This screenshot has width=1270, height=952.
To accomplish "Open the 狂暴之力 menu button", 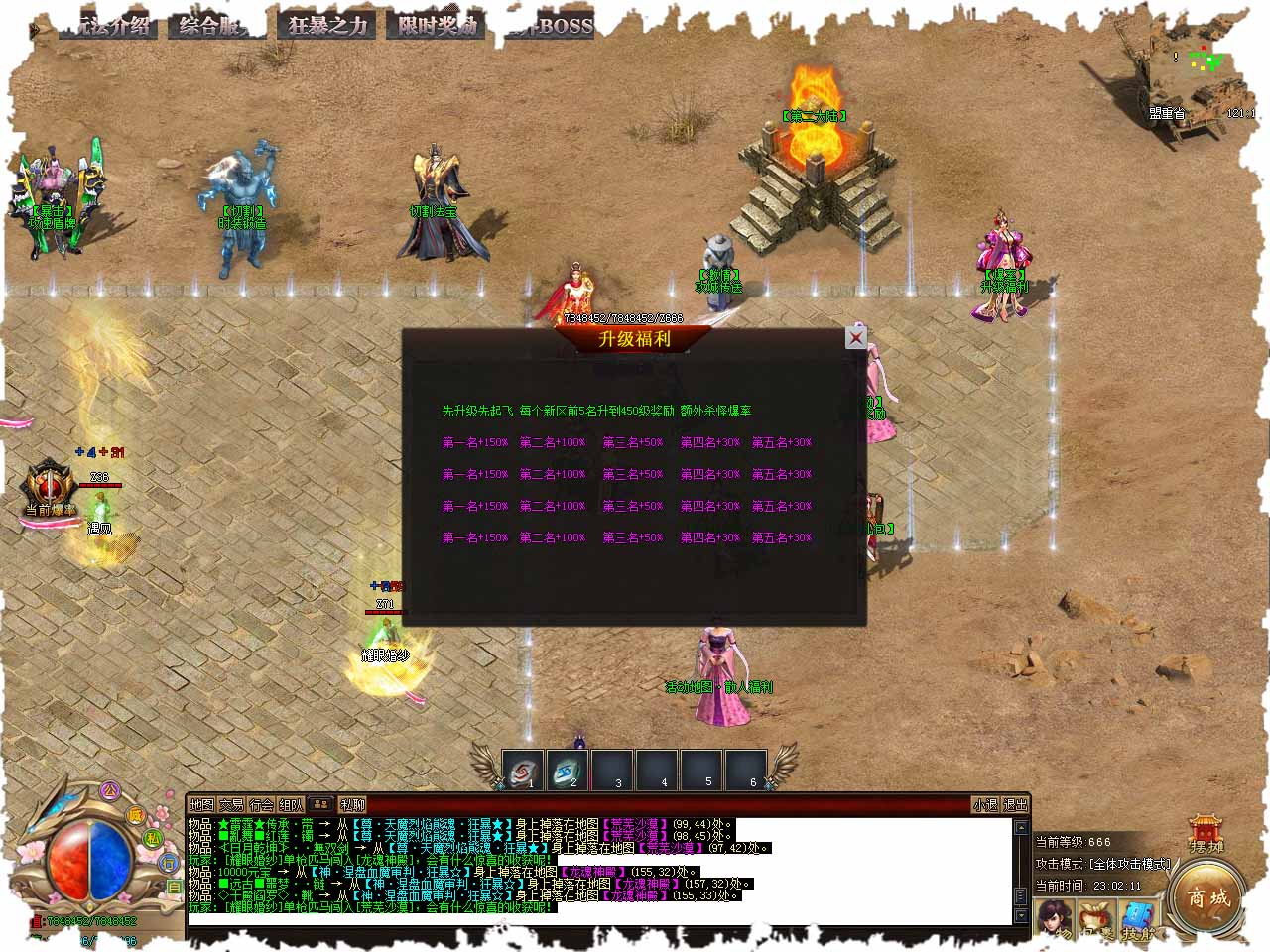I will [326, 26].
